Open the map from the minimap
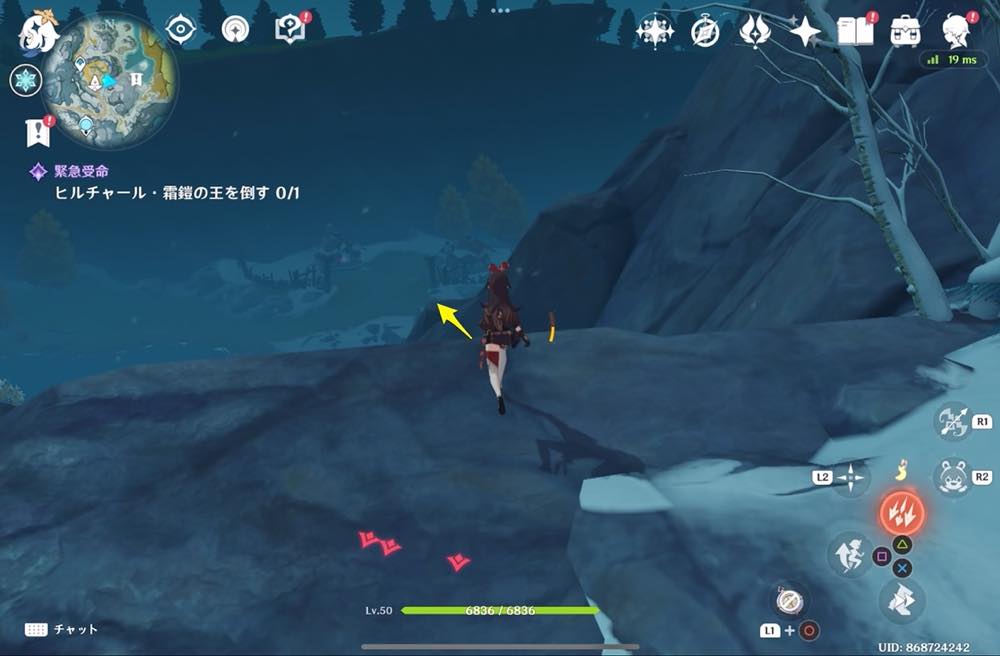This screenshot has height=656, width=1000. click(x=110, y=78)
